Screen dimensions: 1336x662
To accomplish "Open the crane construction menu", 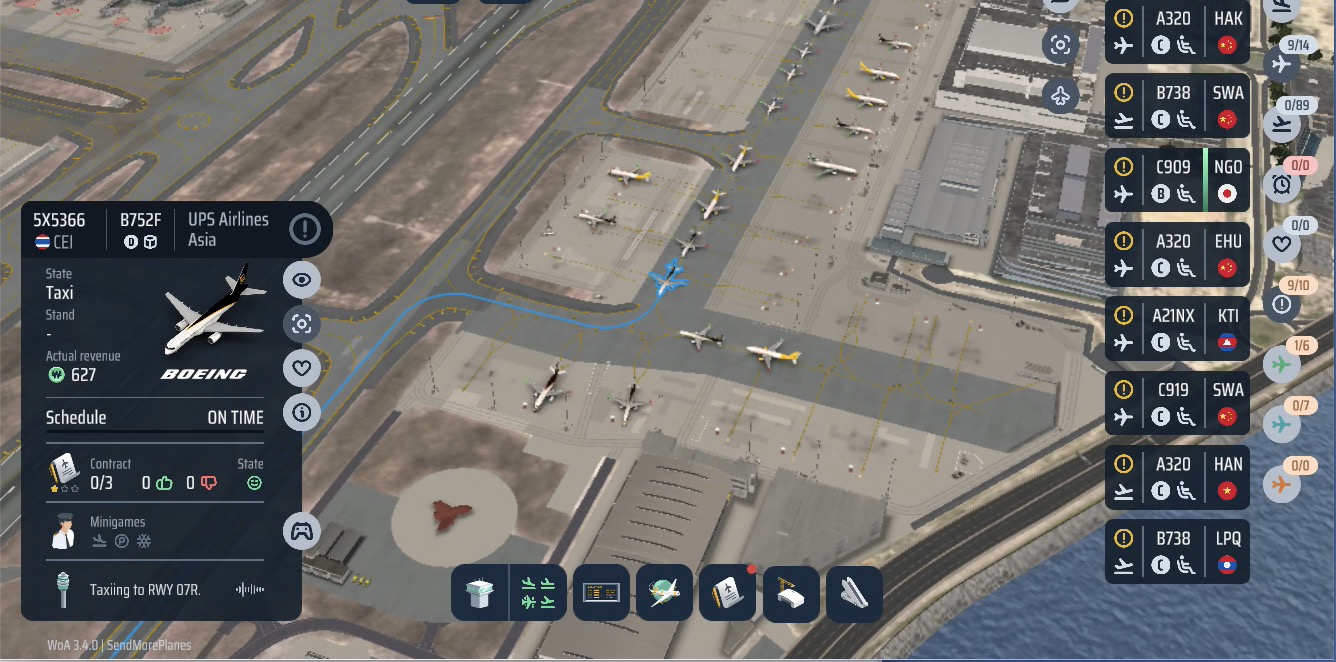I will click(x=791, y=594).
